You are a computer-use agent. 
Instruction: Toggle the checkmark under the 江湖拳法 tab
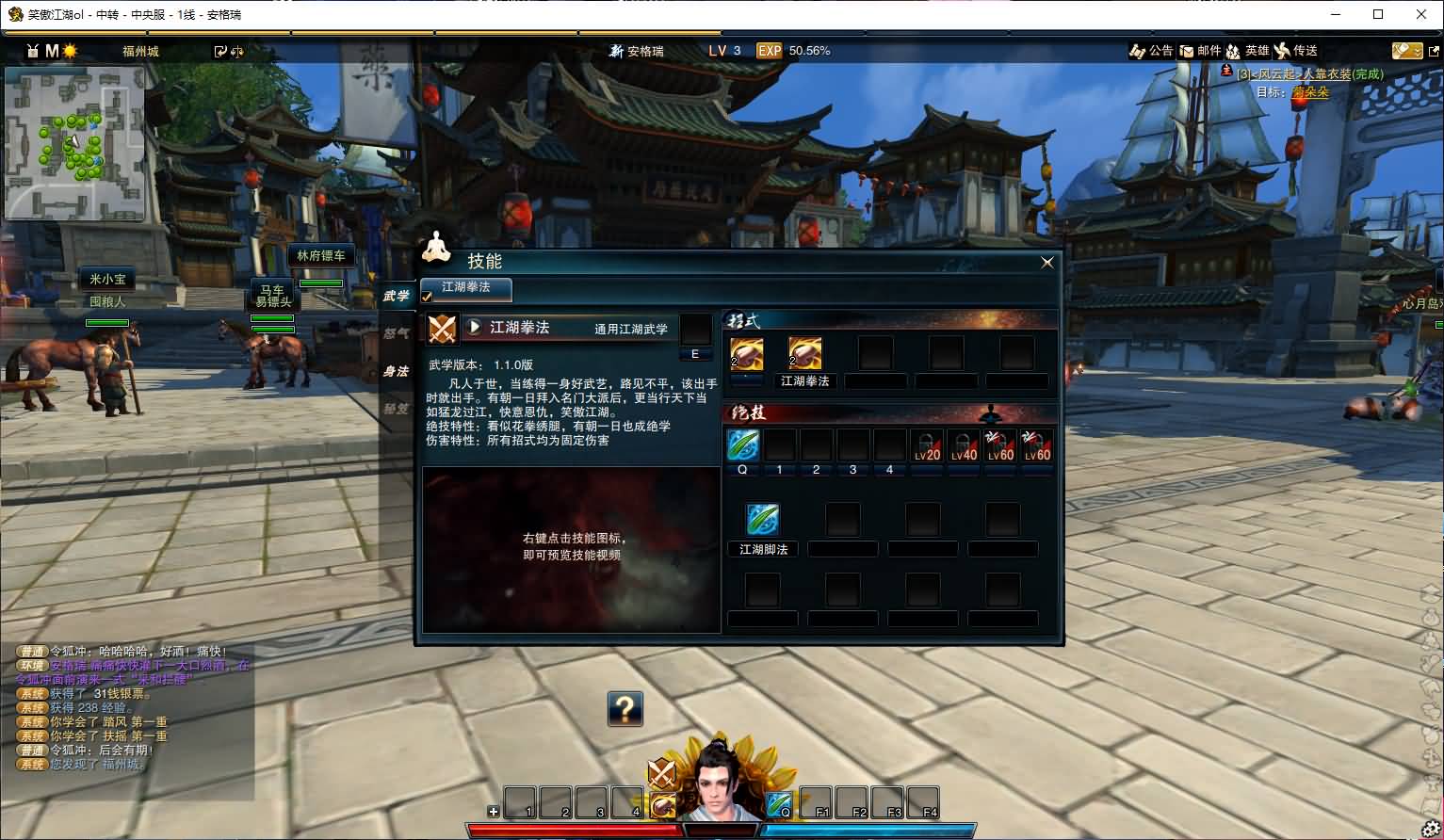coord(427,298)
